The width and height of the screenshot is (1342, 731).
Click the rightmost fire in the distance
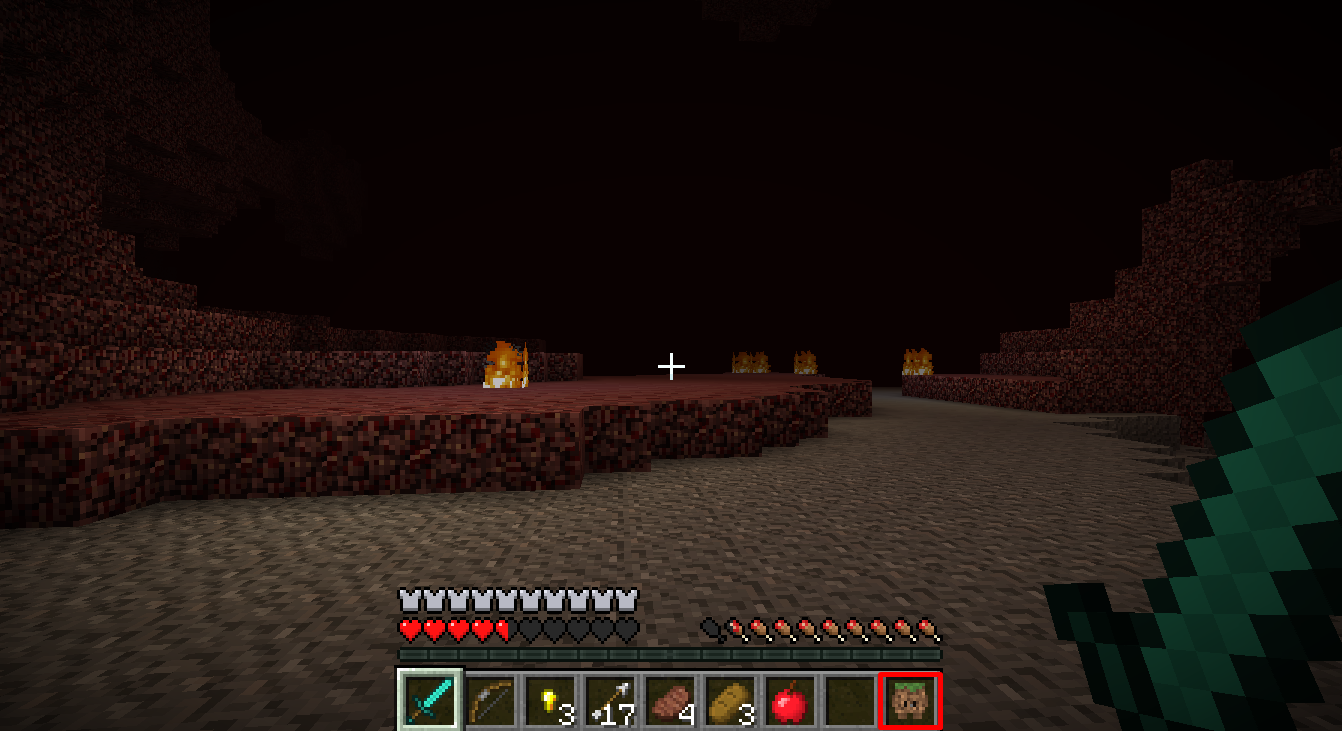click(918, 360)
